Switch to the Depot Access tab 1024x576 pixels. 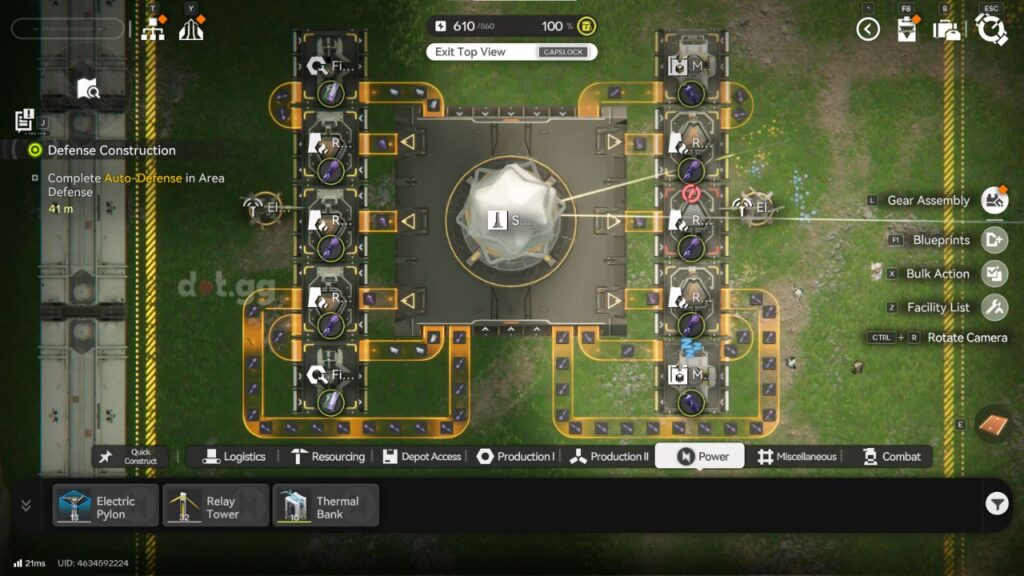tap(422, 457)
